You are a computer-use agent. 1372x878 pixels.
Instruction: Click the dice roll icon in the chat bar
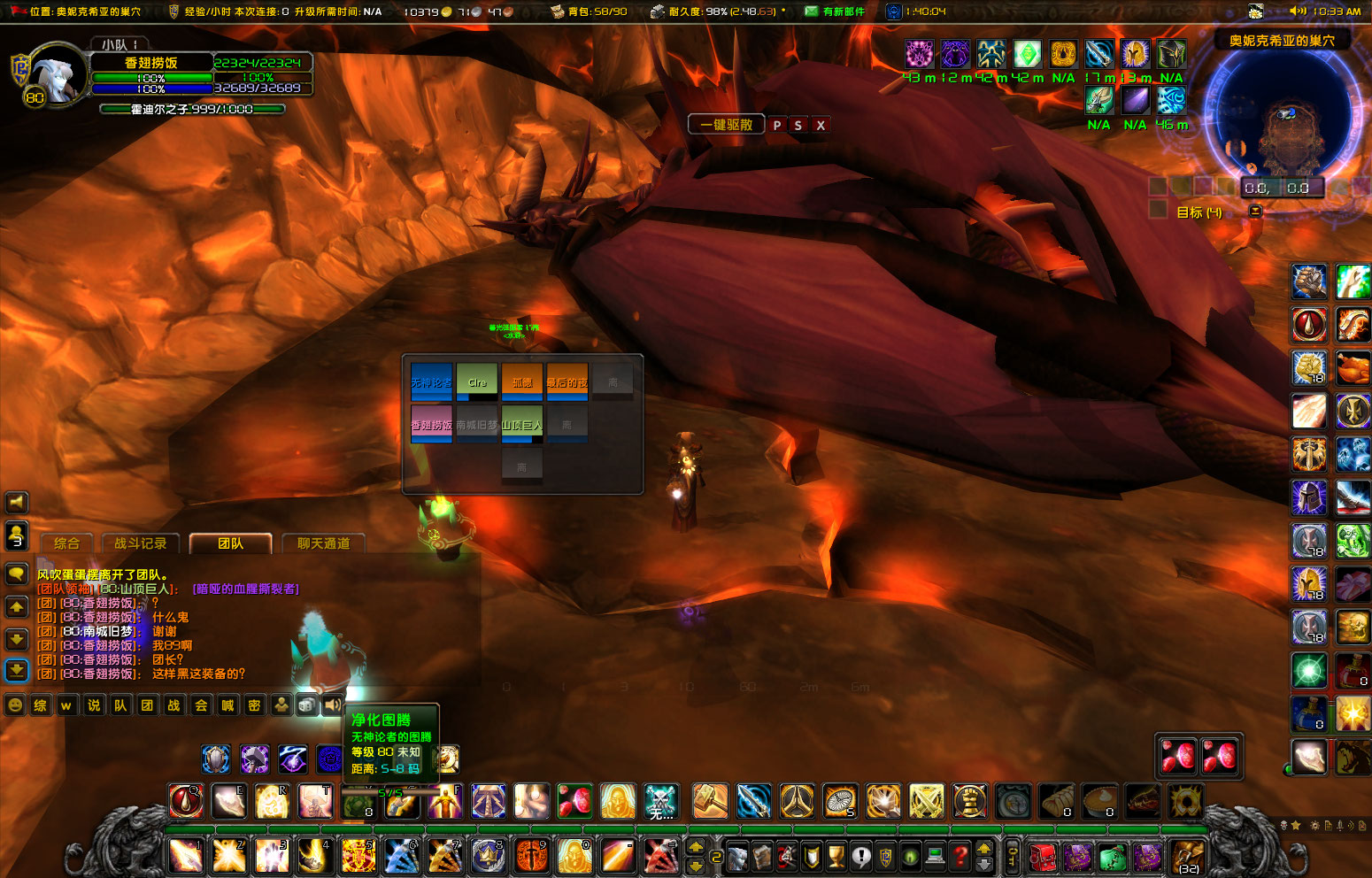coord(306,705)
